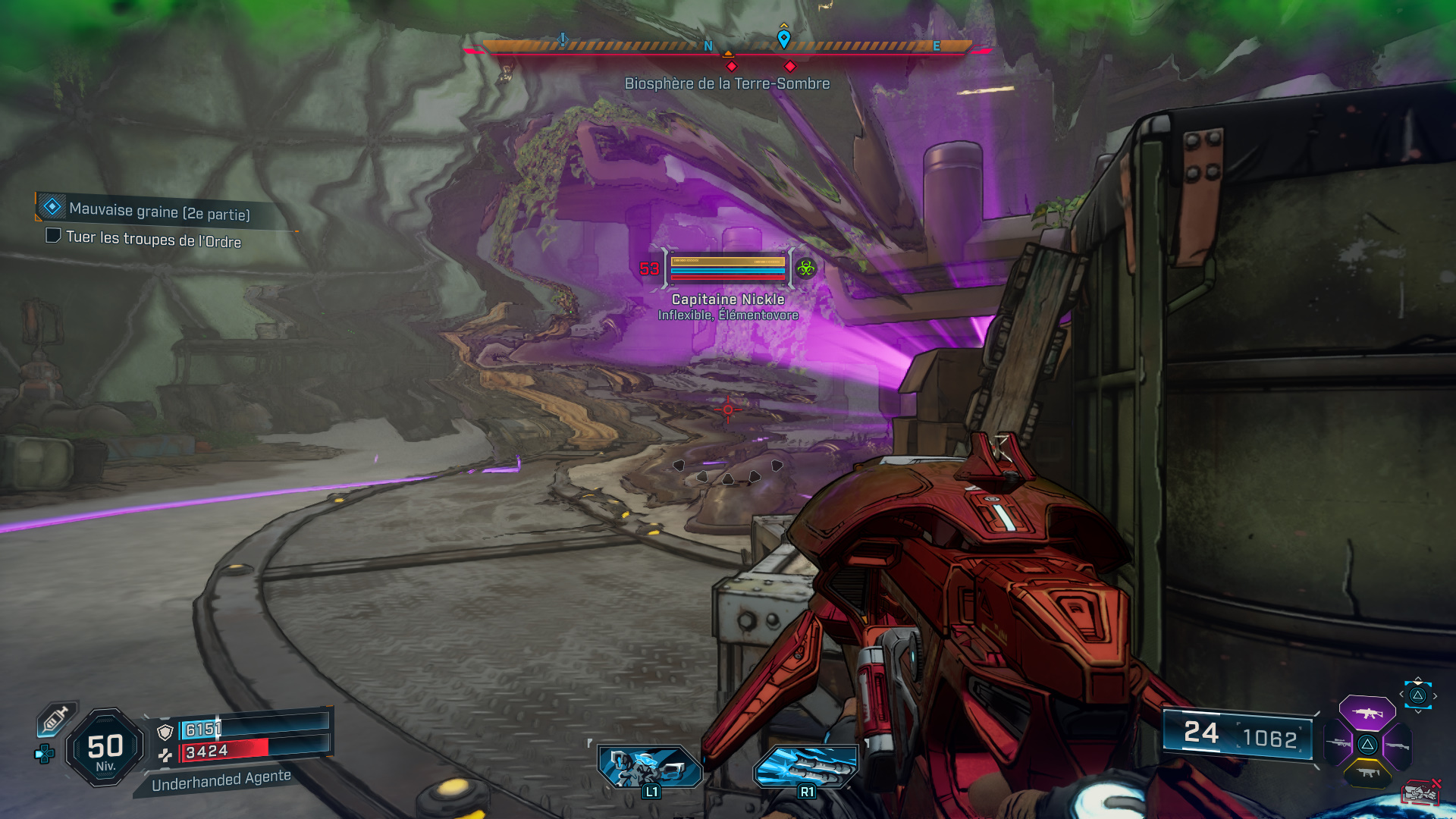Click the 'Mauvaise graine (2e partie)' quest title
Image resolution: width=1456 pixels, height=819 pixels.
coord(159,211)
